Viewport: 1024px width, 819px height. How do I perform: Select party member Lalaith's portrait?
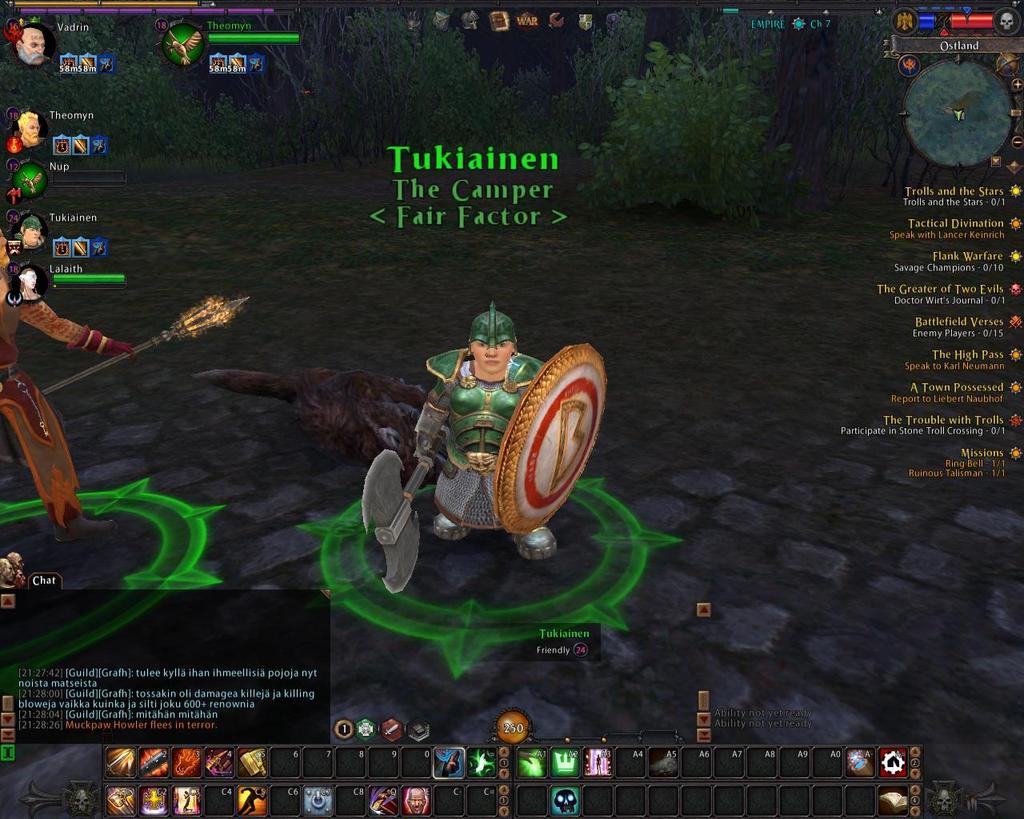[29, 282]
